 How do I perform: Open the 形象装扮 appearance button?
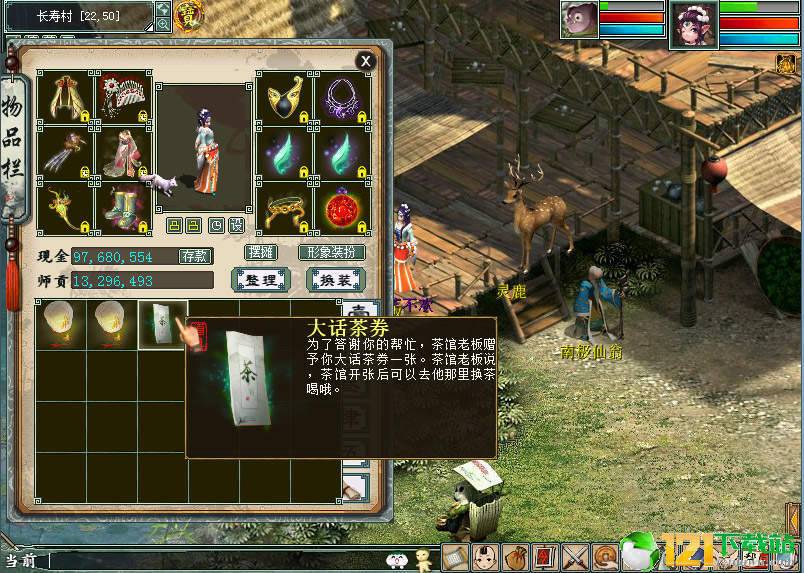(x=331, y=252)
